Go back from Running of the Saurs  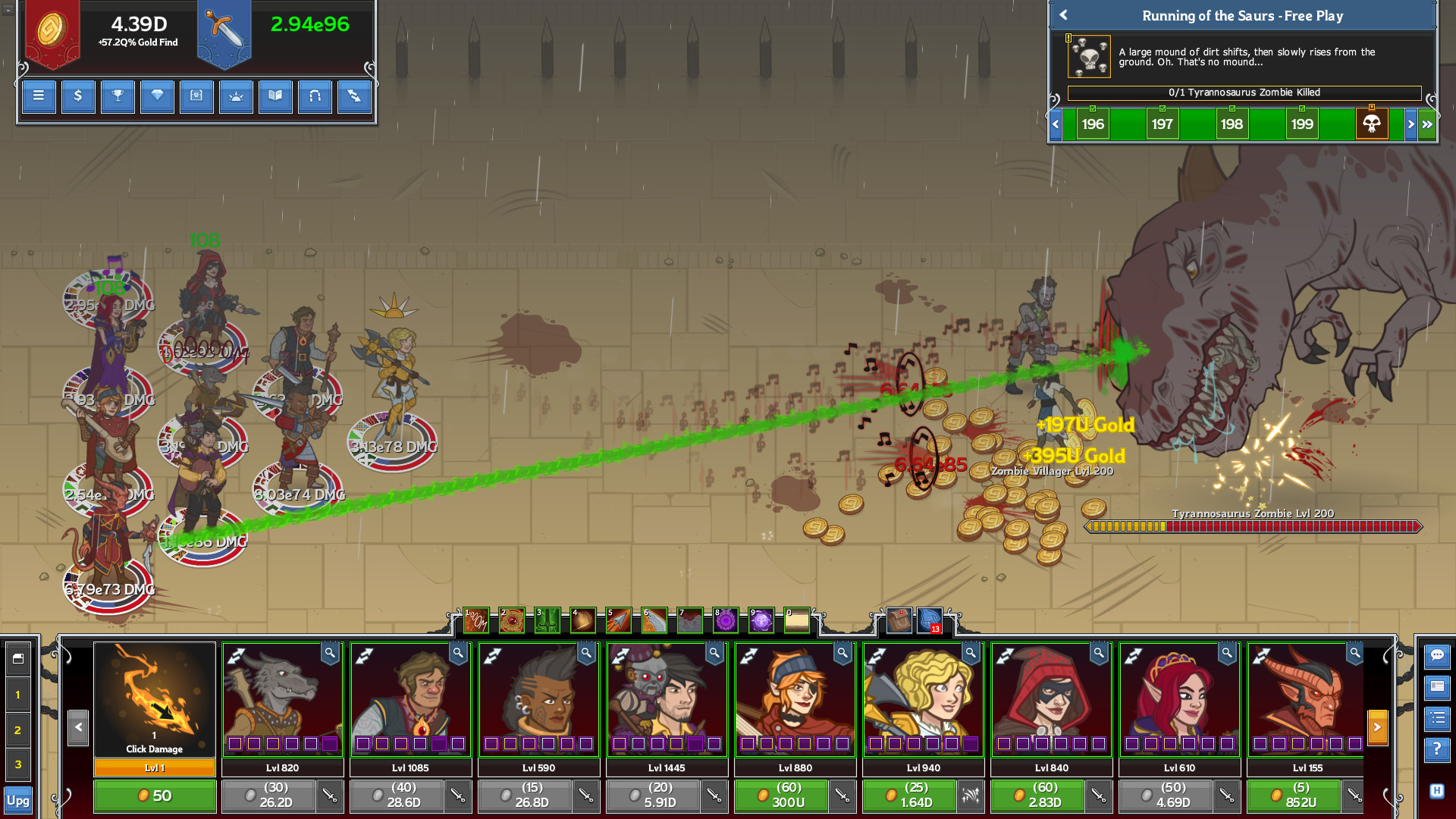[1063, 15]
